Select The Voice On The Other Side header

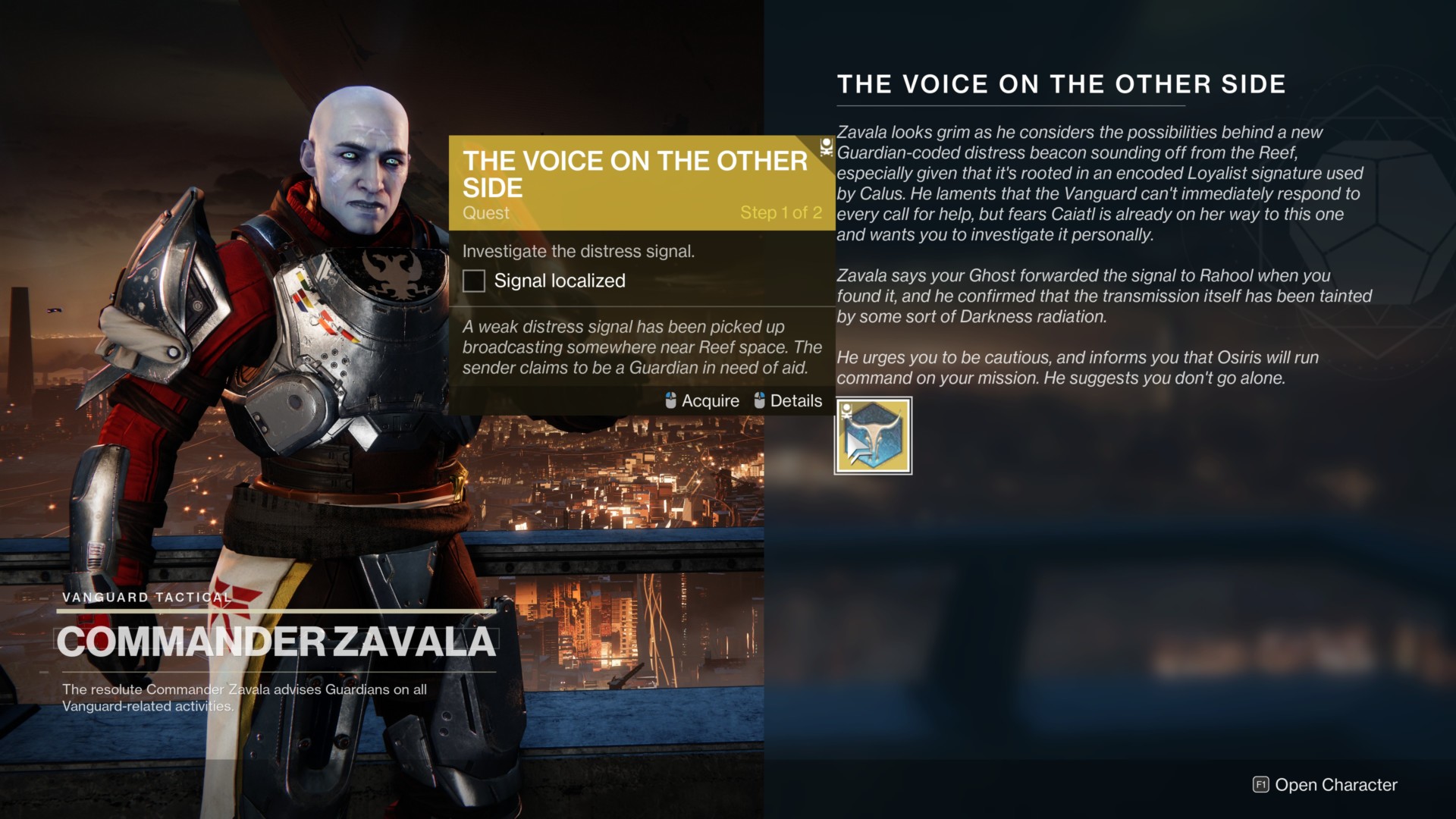(x=1062, y=84)
